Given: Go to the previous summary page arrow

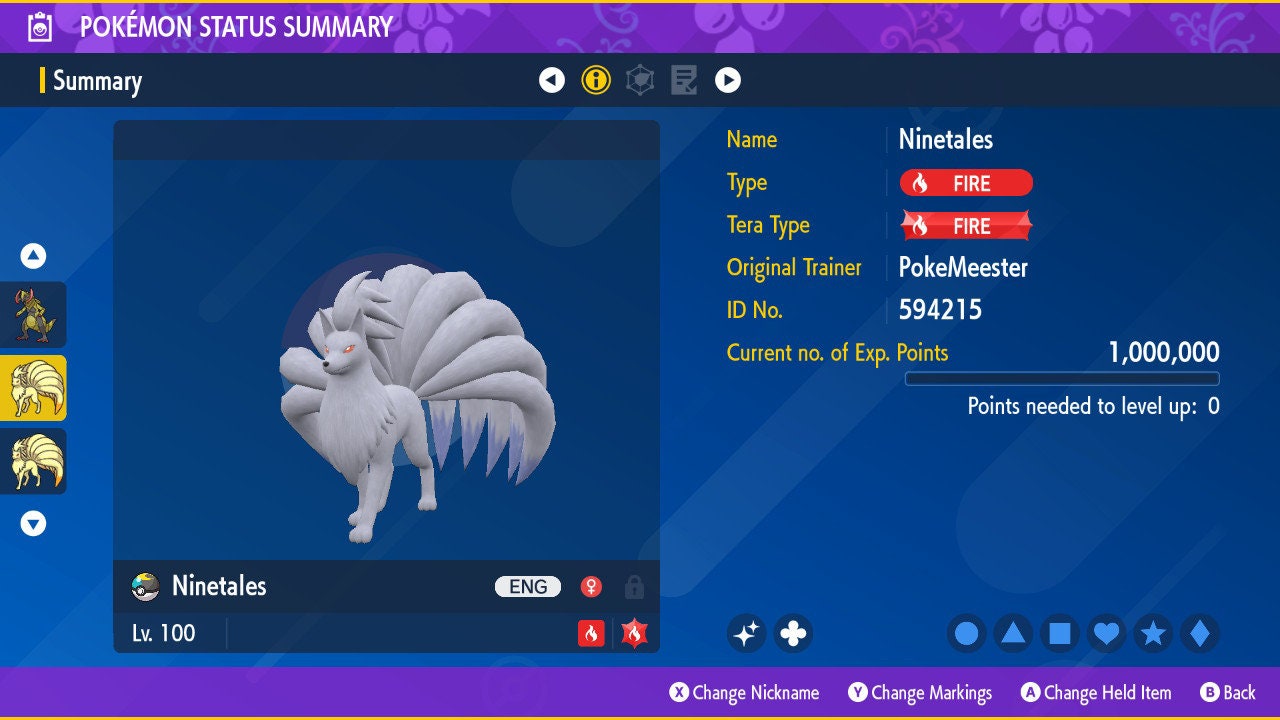Looking at the screenshot, I should click(x=552, y=80).
